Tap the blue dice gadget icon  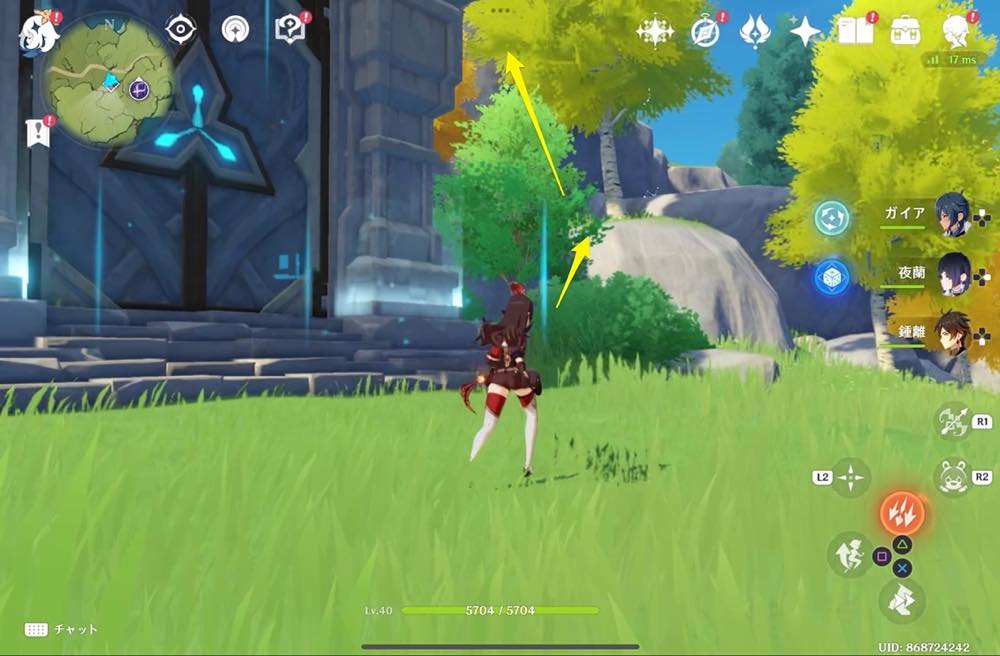(831, 277)
